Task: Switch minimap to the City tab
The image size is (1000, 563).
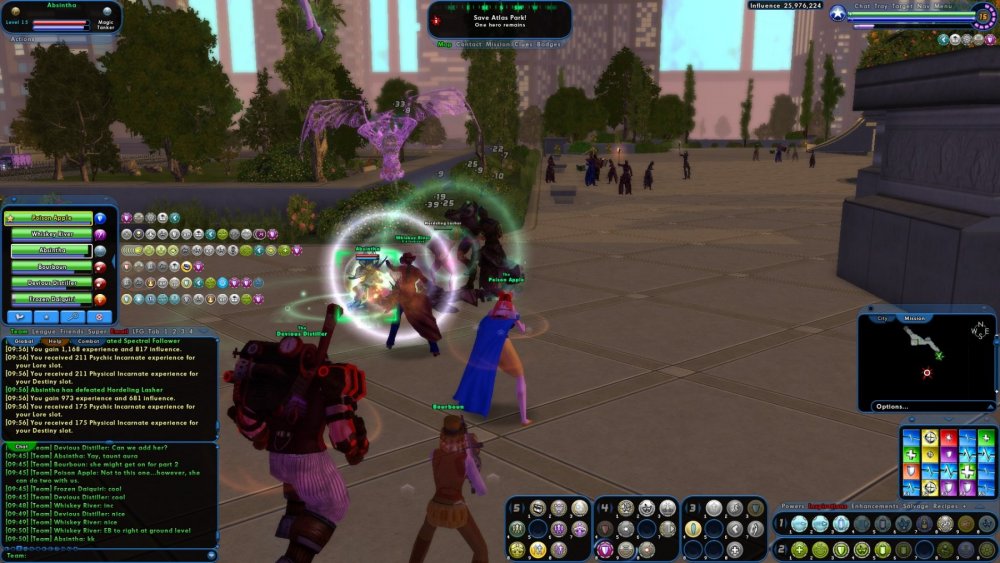Action: (883, 318)
